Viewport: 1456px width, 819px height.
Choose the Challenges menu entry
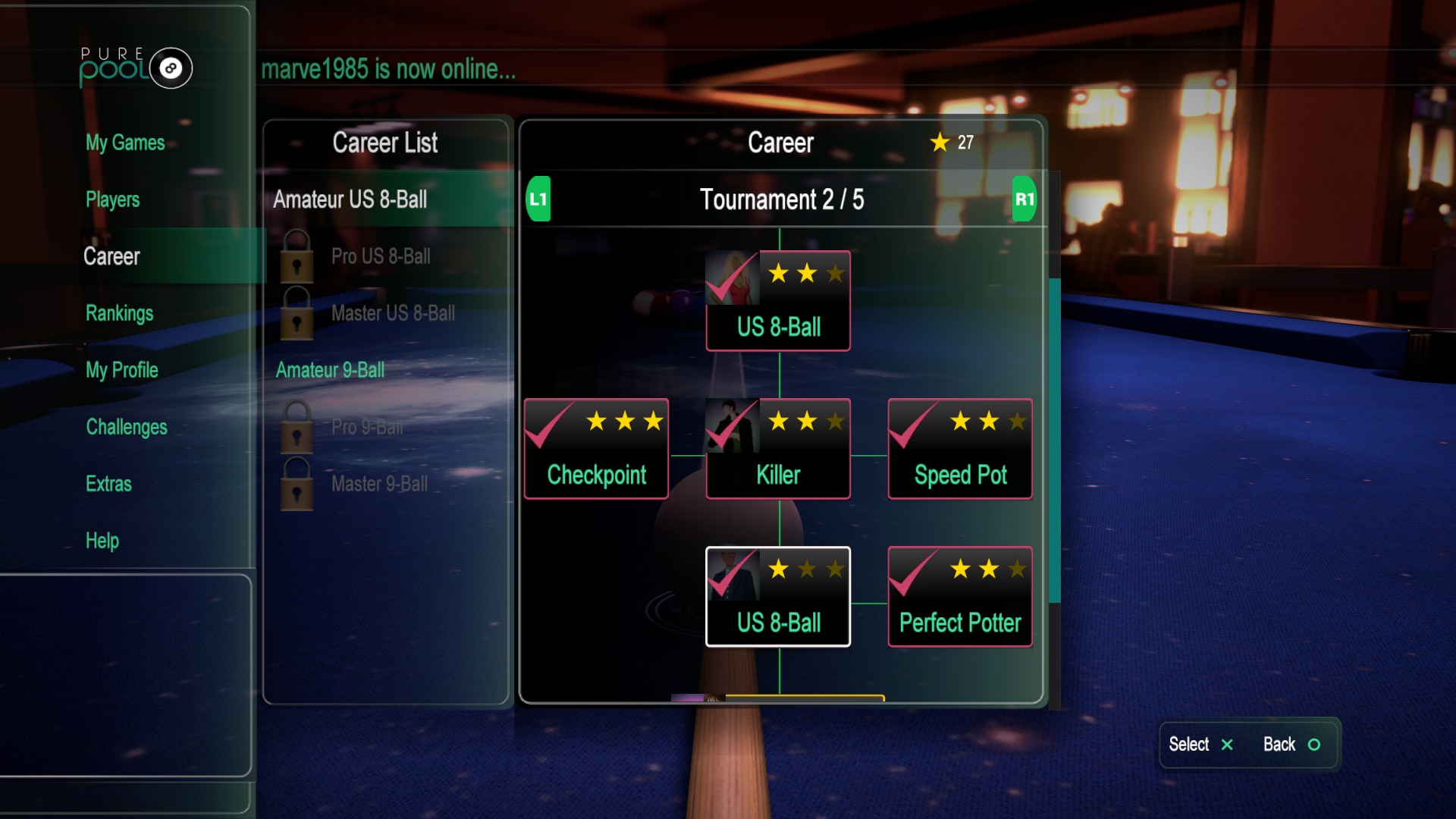tap(127, 427)
